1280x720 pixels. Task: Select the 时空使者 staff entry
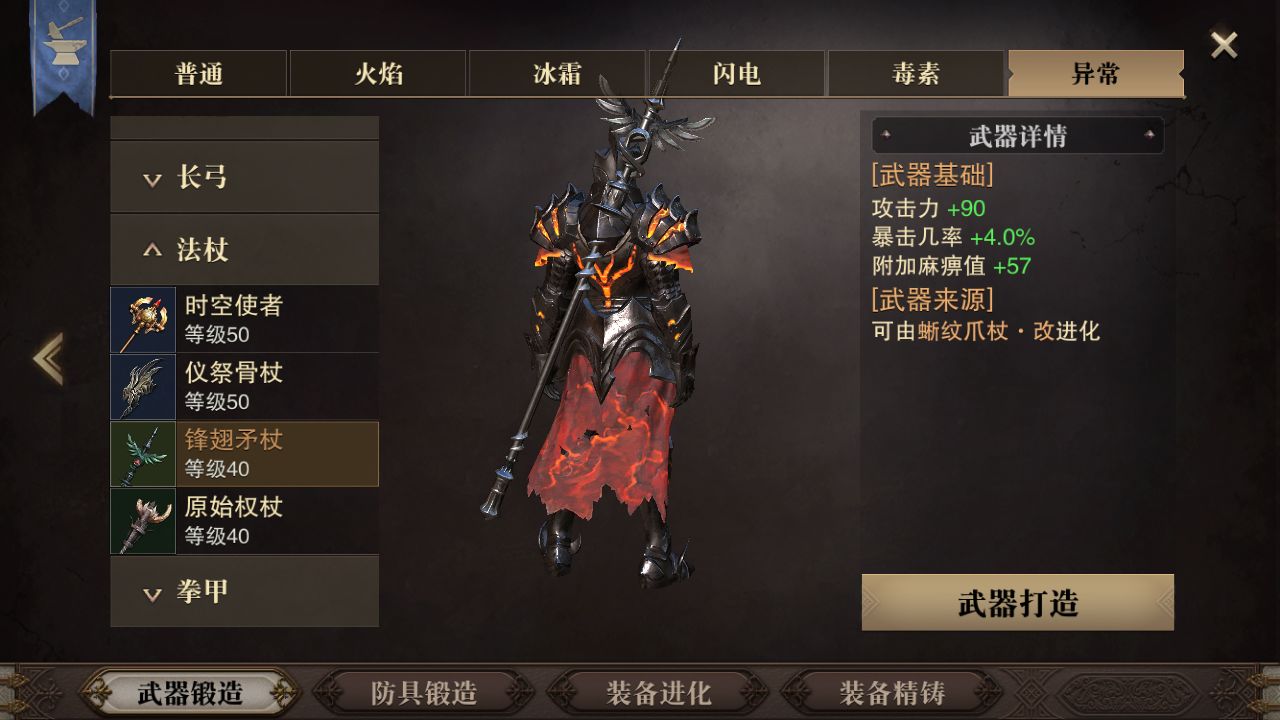(244, 319)
